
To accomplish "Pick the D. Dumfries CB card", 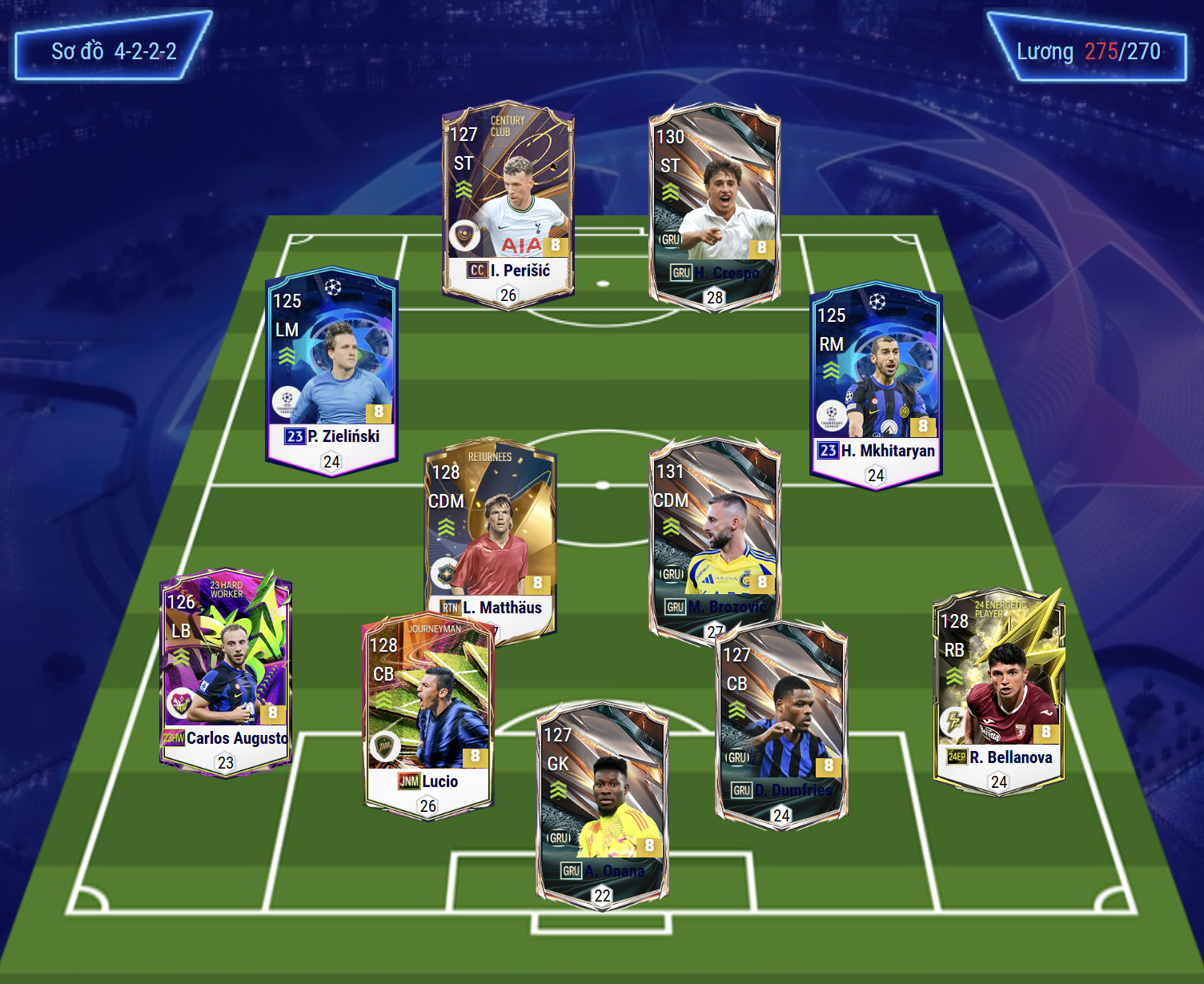I will 781,725.
